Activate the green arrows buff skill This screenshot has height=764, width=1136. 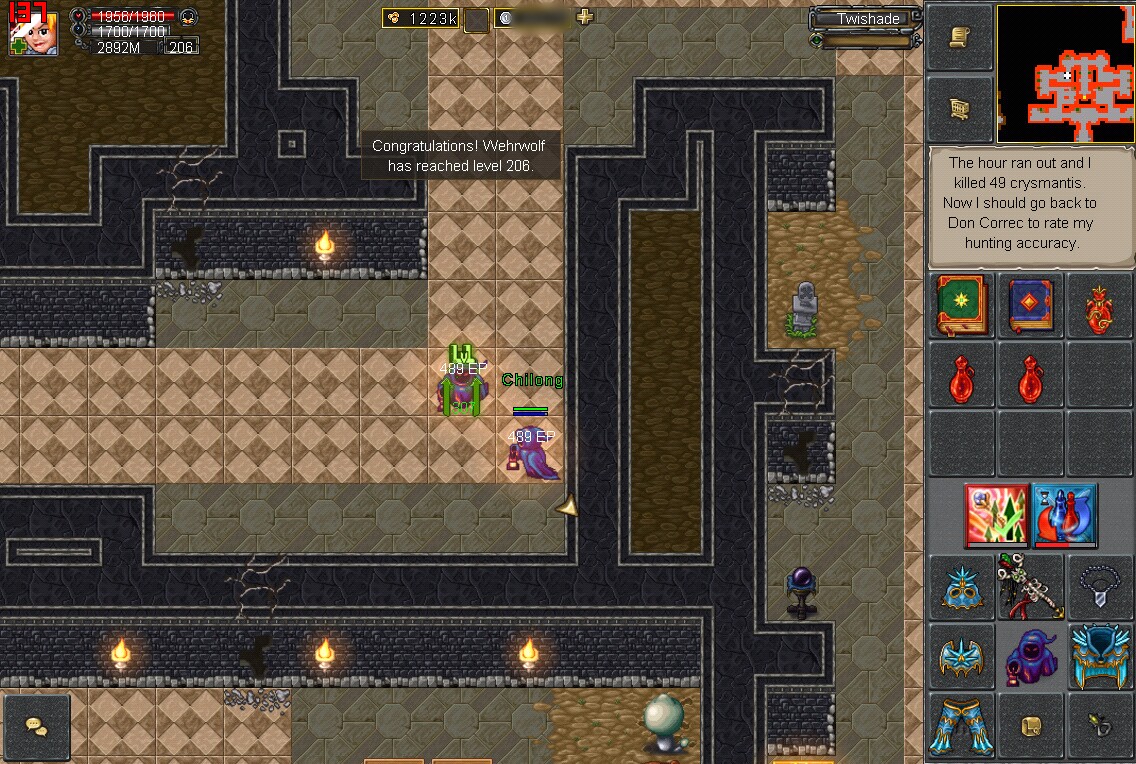pyautogui.click(x=996, y=515)
